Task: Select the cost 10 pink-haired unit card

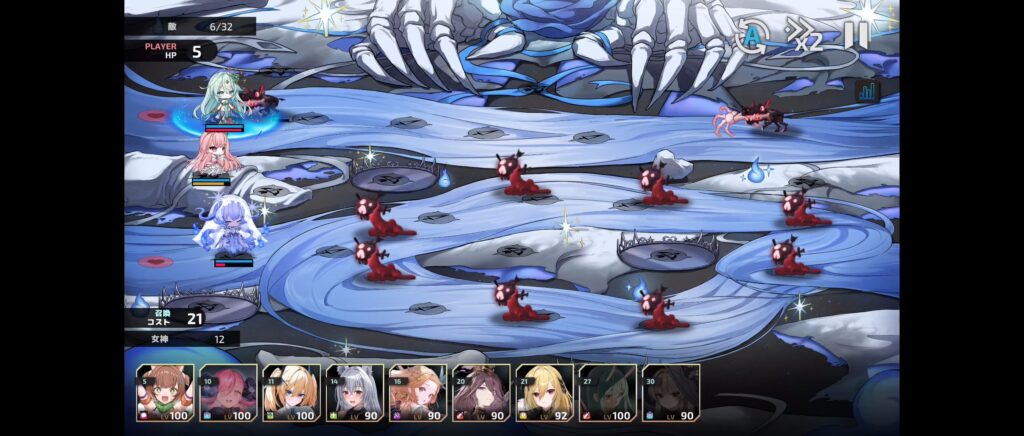Action: point(228,392)
